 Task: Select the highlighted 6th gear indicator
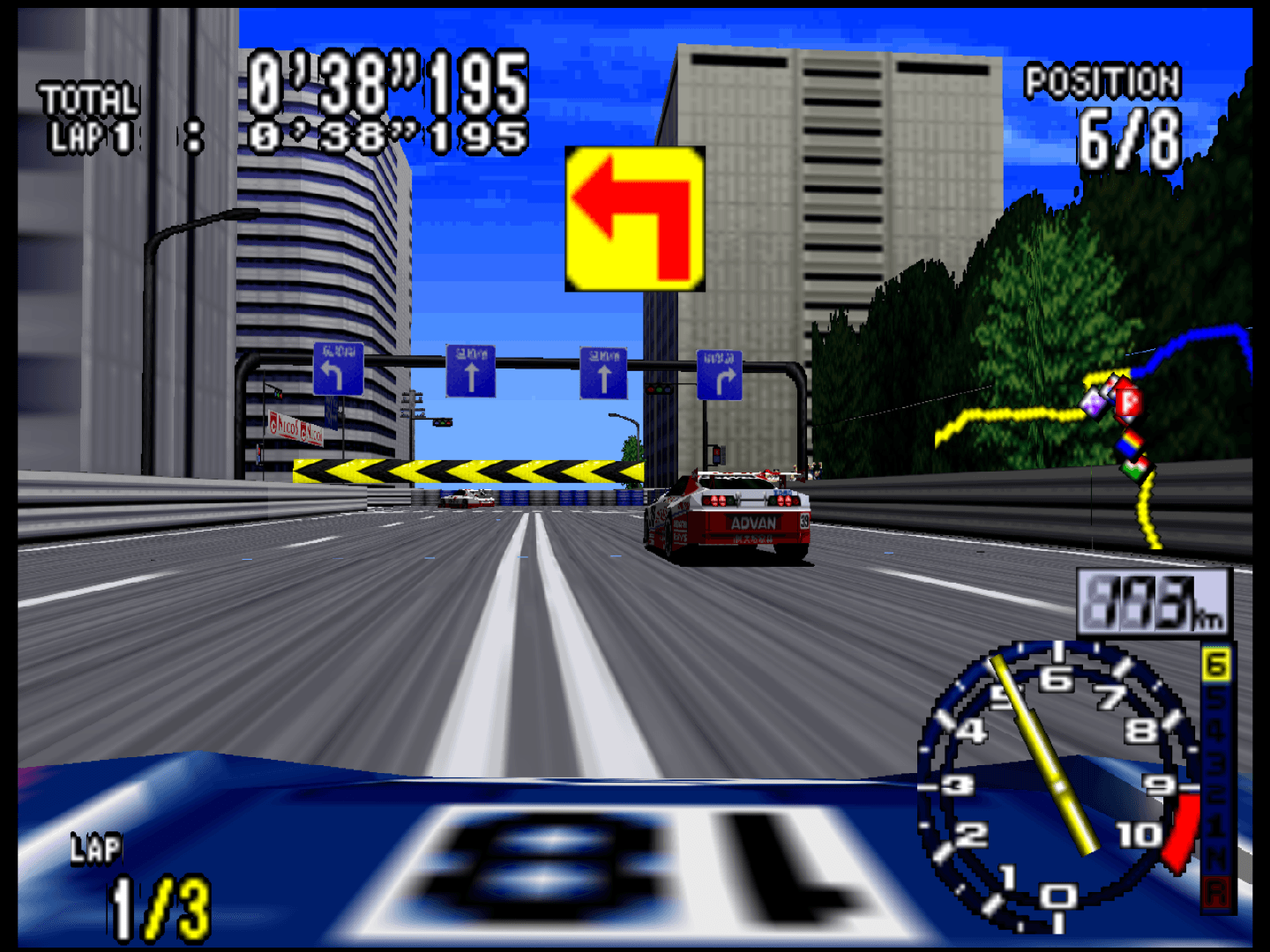(1216, 664)
